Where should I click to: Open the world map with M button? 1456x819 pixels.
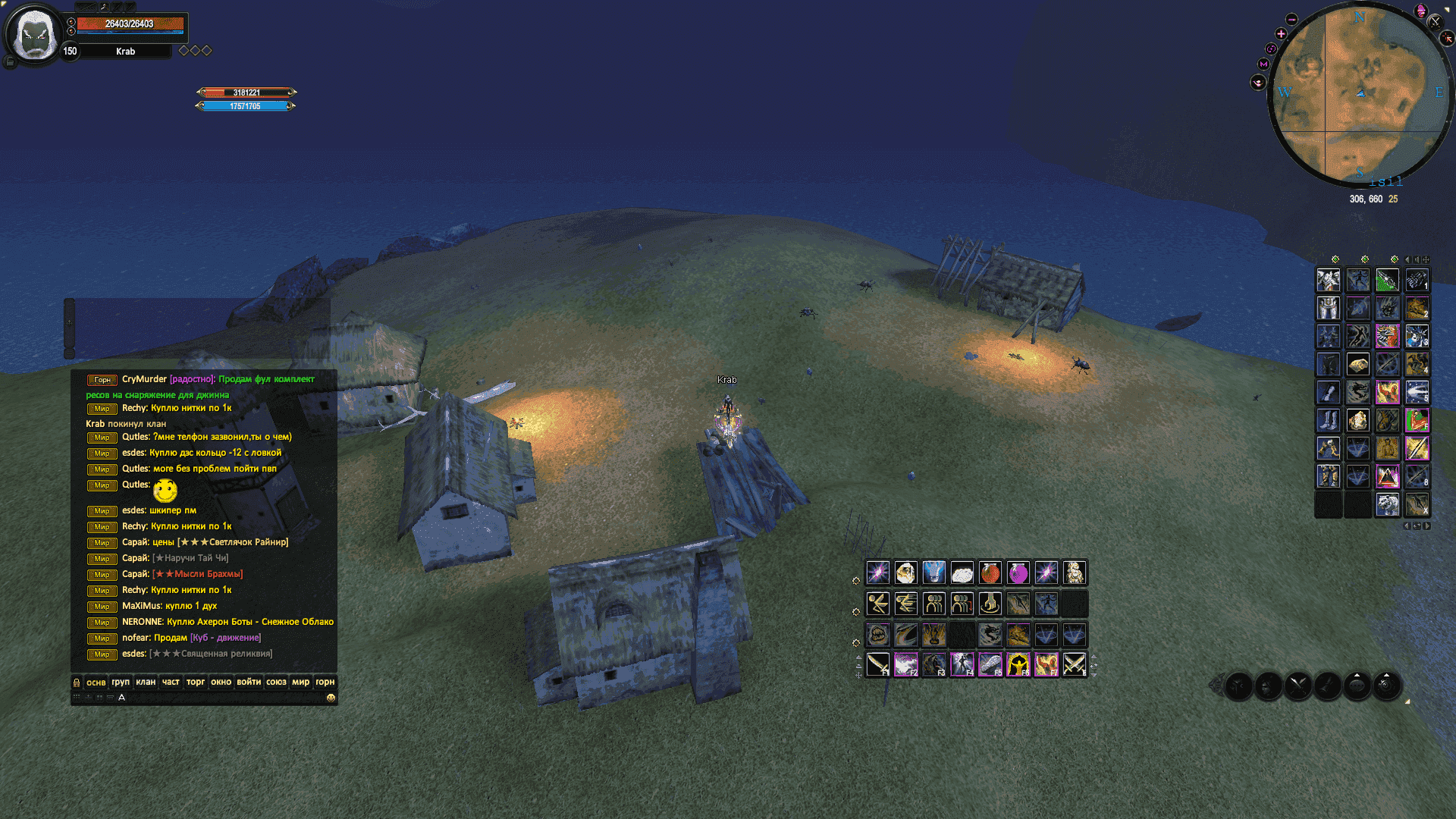(x=1263, y=64)
